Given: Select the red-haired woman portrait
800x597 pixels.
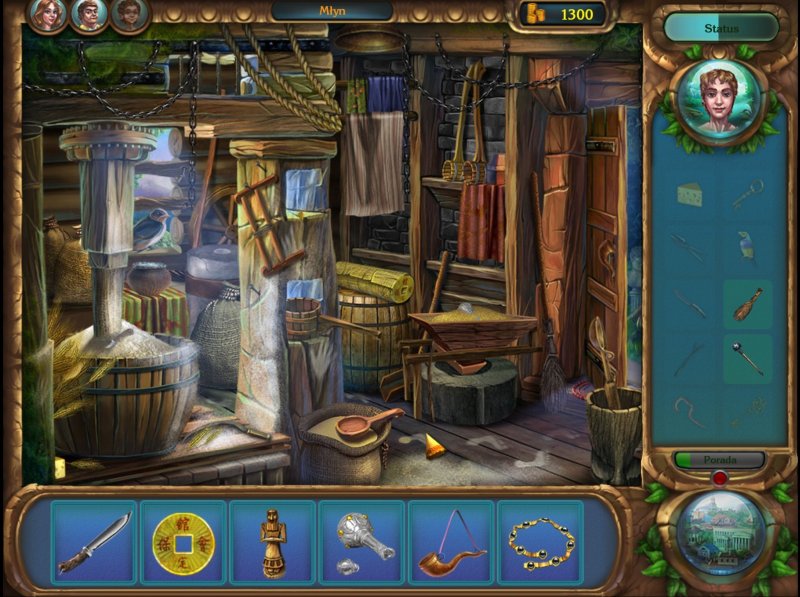Looking at the screenshot, I should tap(46, 14).
